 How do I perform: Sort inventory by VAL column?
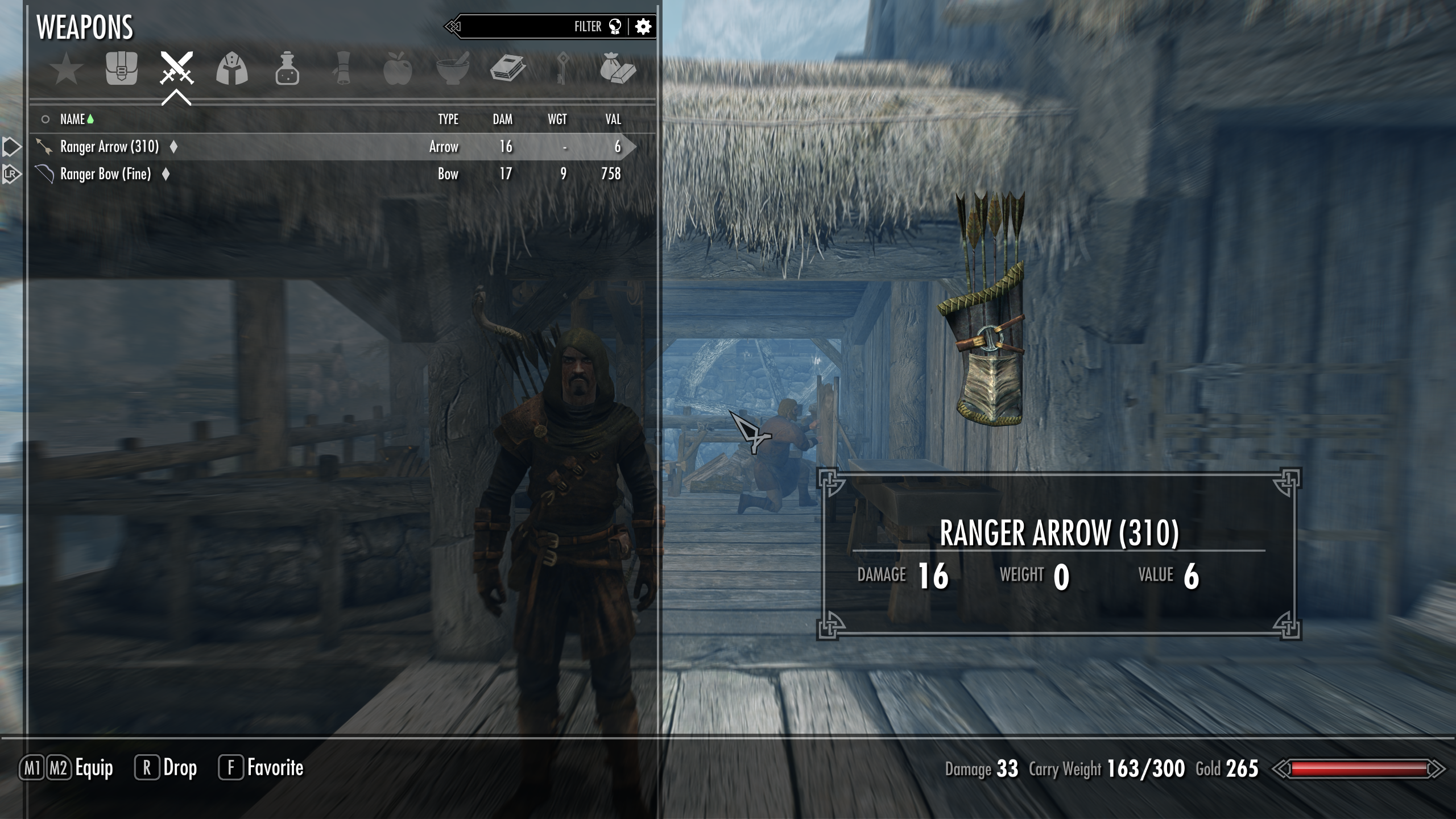click(x=613, y=119)
